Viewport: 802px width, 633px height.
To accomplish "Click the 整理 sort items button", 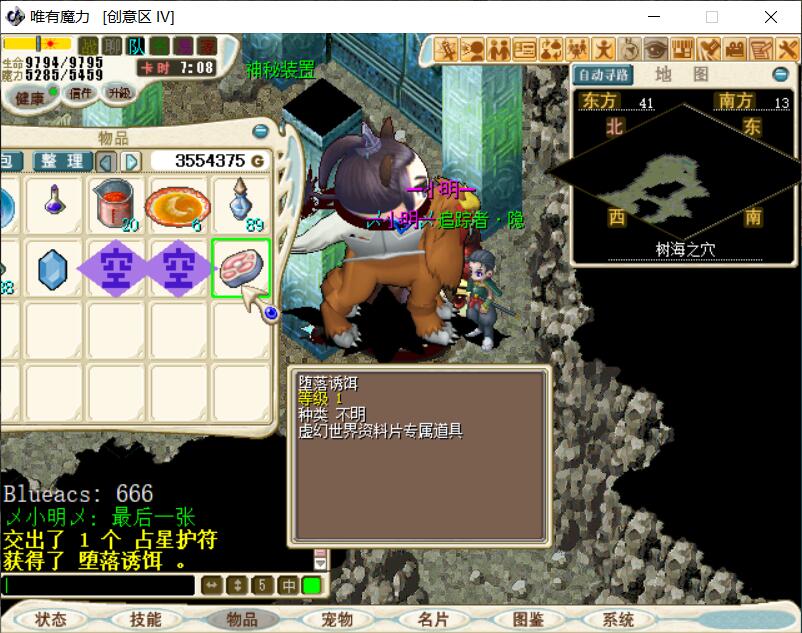I will (62, 161).
